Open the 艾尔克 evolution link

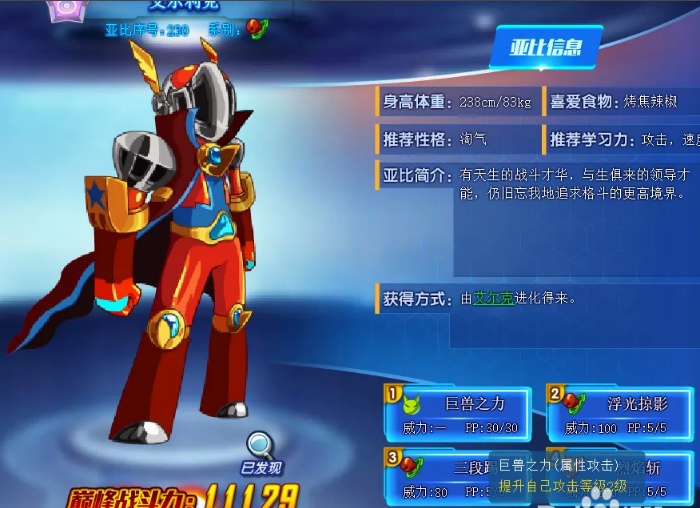click(493, 298)
